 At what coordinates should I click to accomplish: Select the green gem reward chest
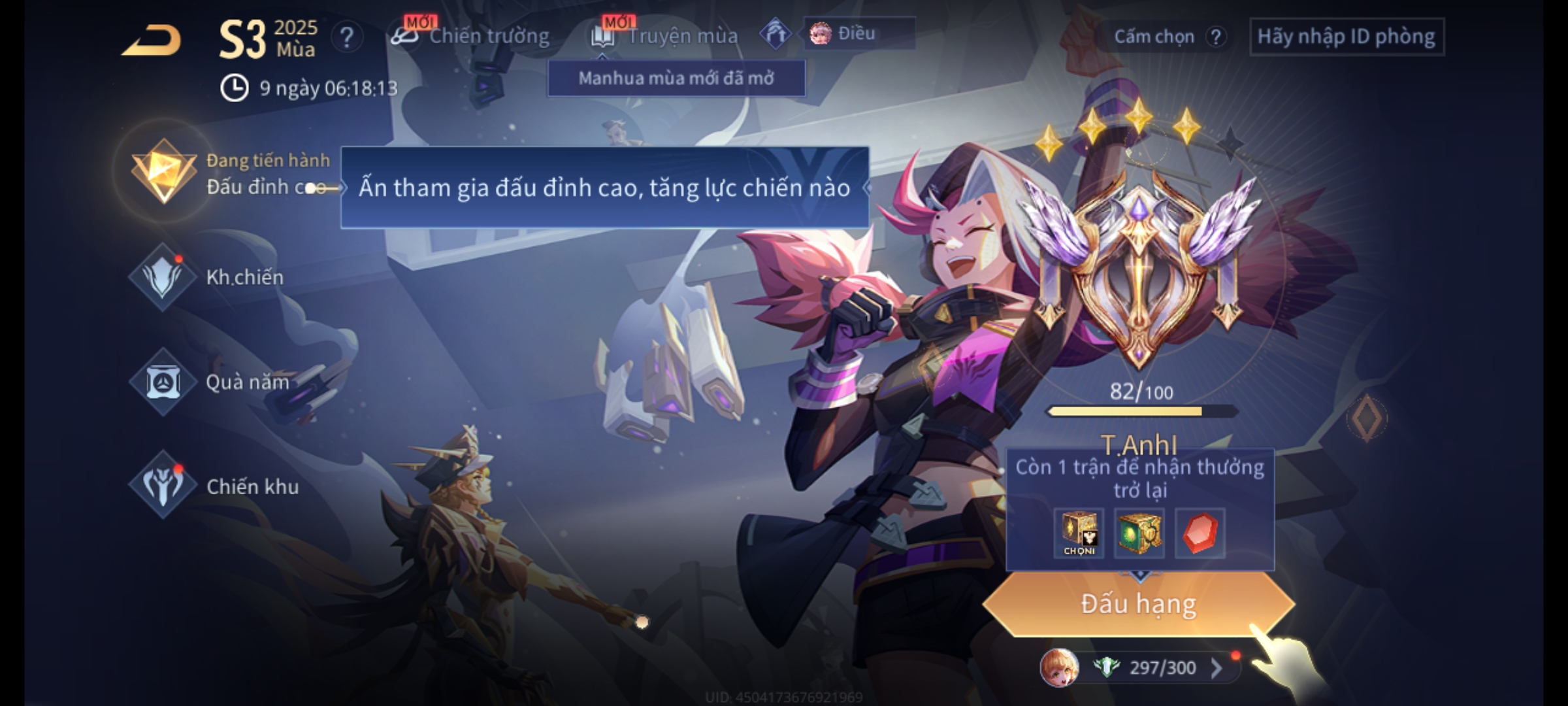click(1139, 533)
